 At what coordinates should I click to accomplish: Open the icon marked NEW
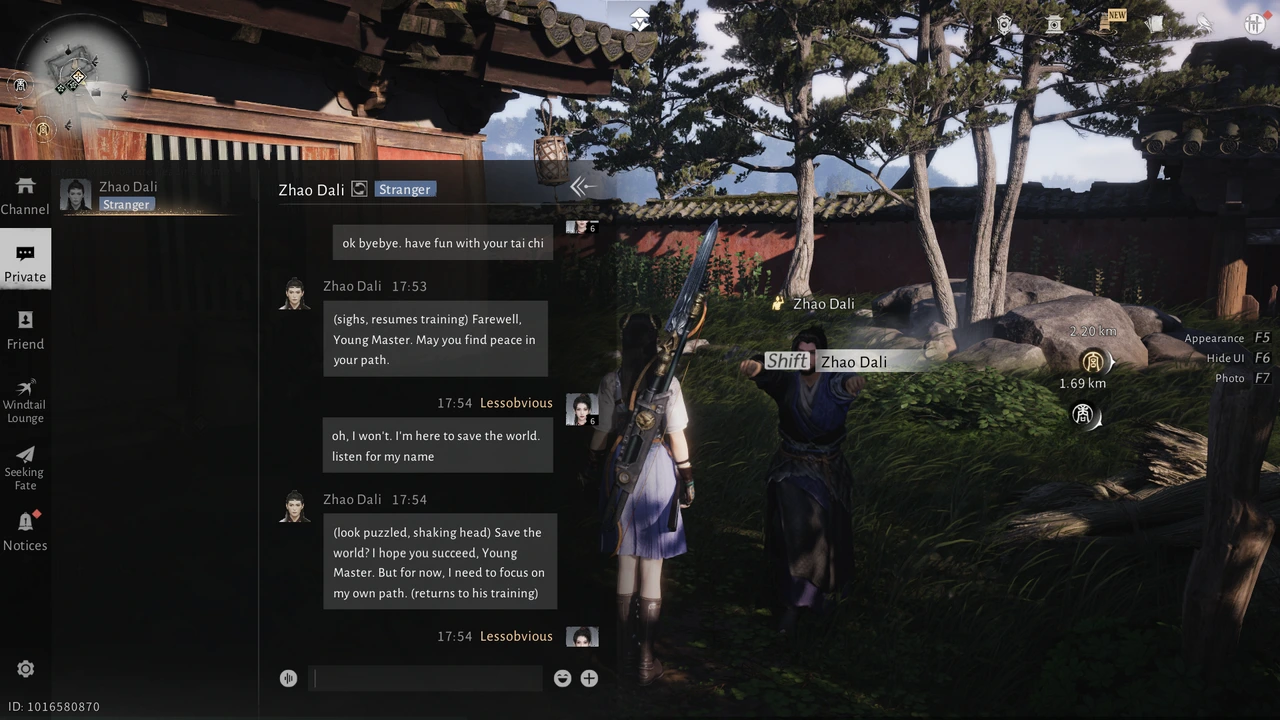pyautogui.click(x=1106, y=23)
